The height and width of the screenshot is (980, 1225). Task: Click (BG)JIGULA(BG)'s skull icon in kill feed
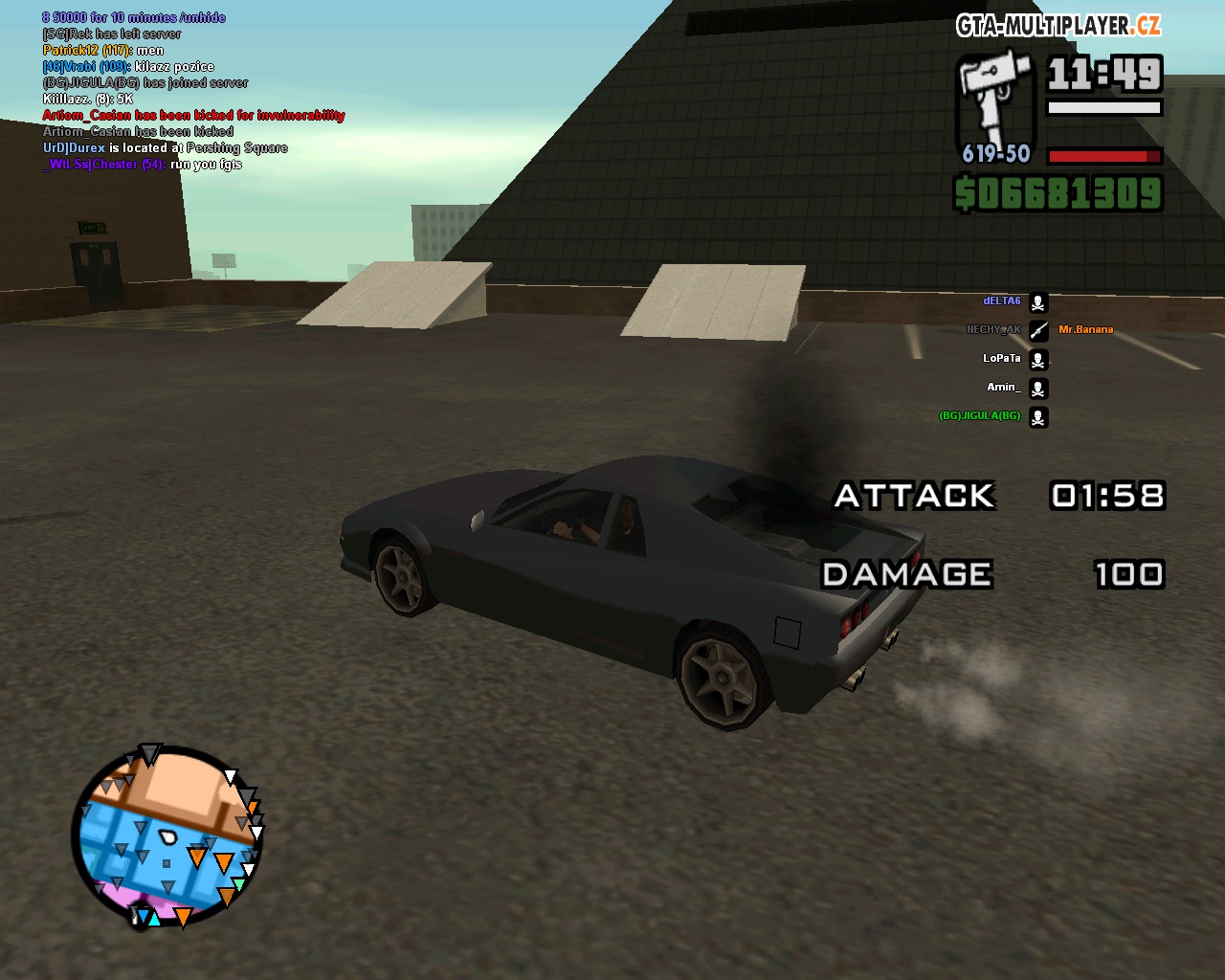click(x=1037, y=417)
